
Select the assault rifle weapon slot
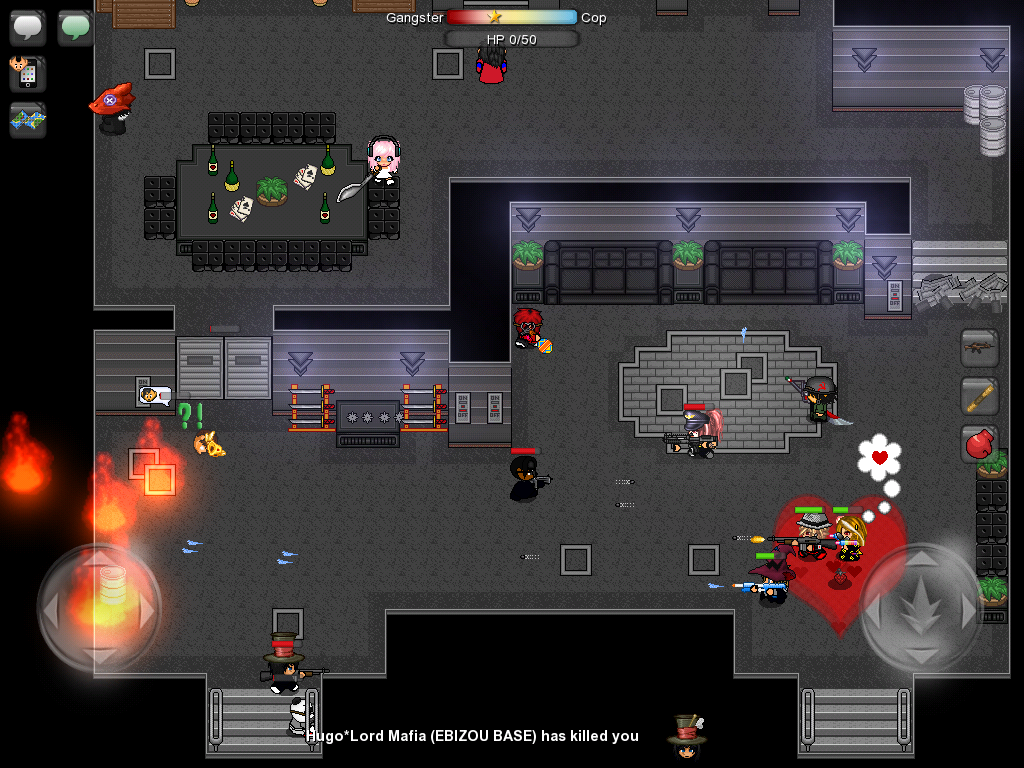(x=980, y=348)
